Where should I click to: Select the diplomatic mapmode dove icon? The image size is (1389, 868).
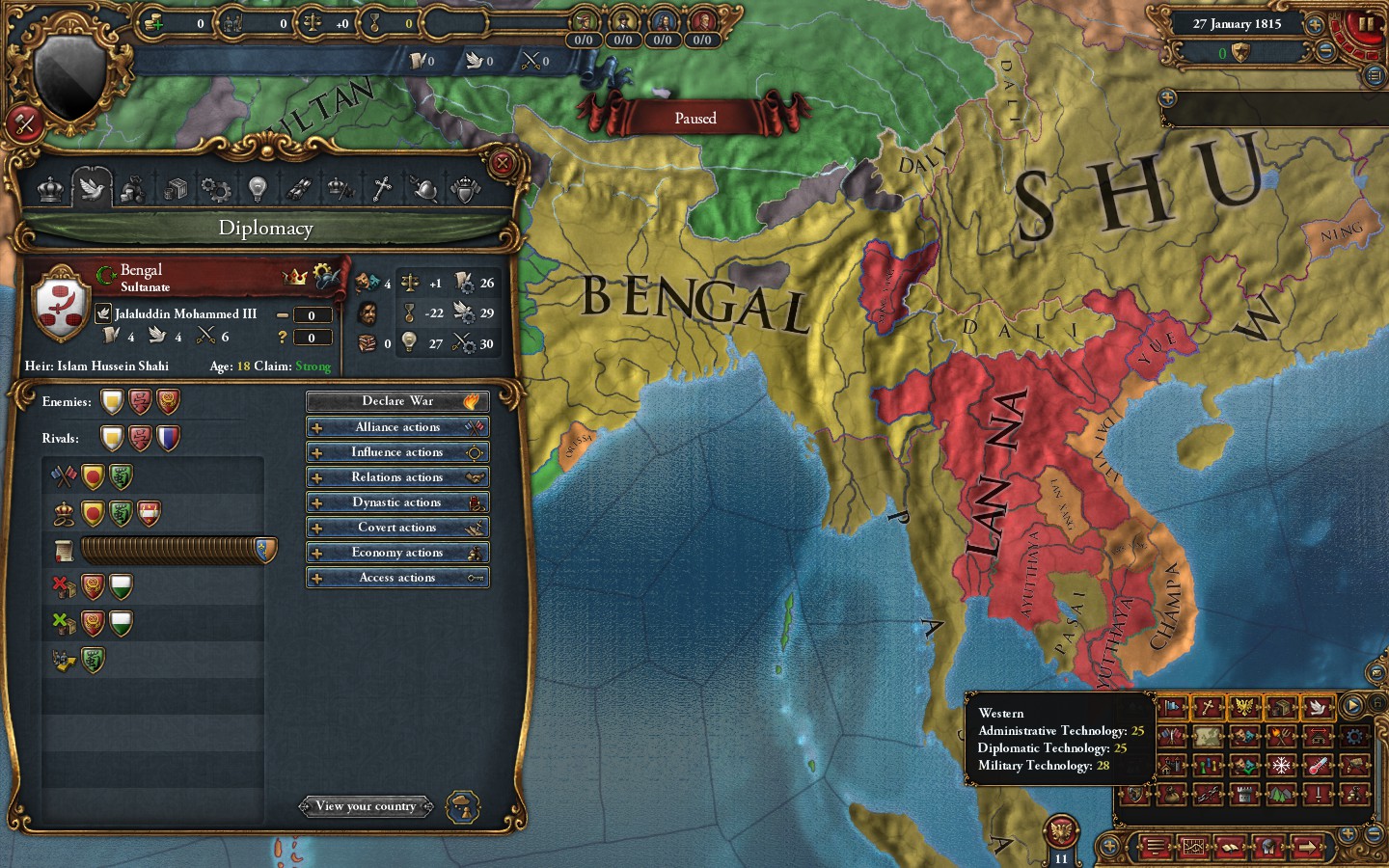pyautogui.click(x=1317, y=708)
